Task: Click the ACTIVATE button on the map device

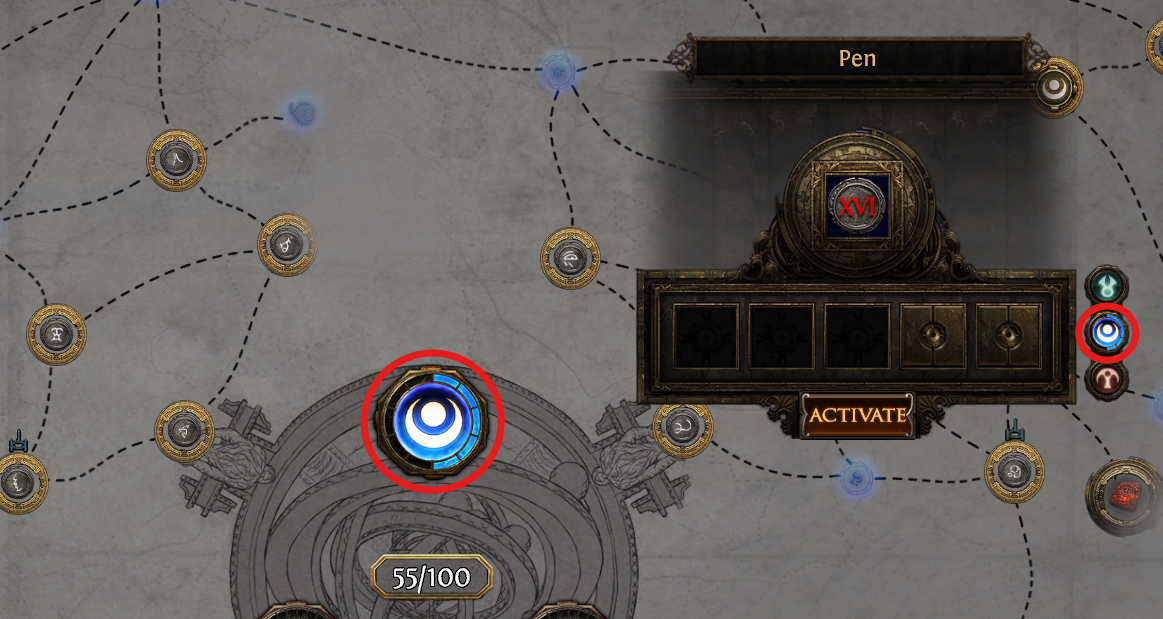Action: 857,414
